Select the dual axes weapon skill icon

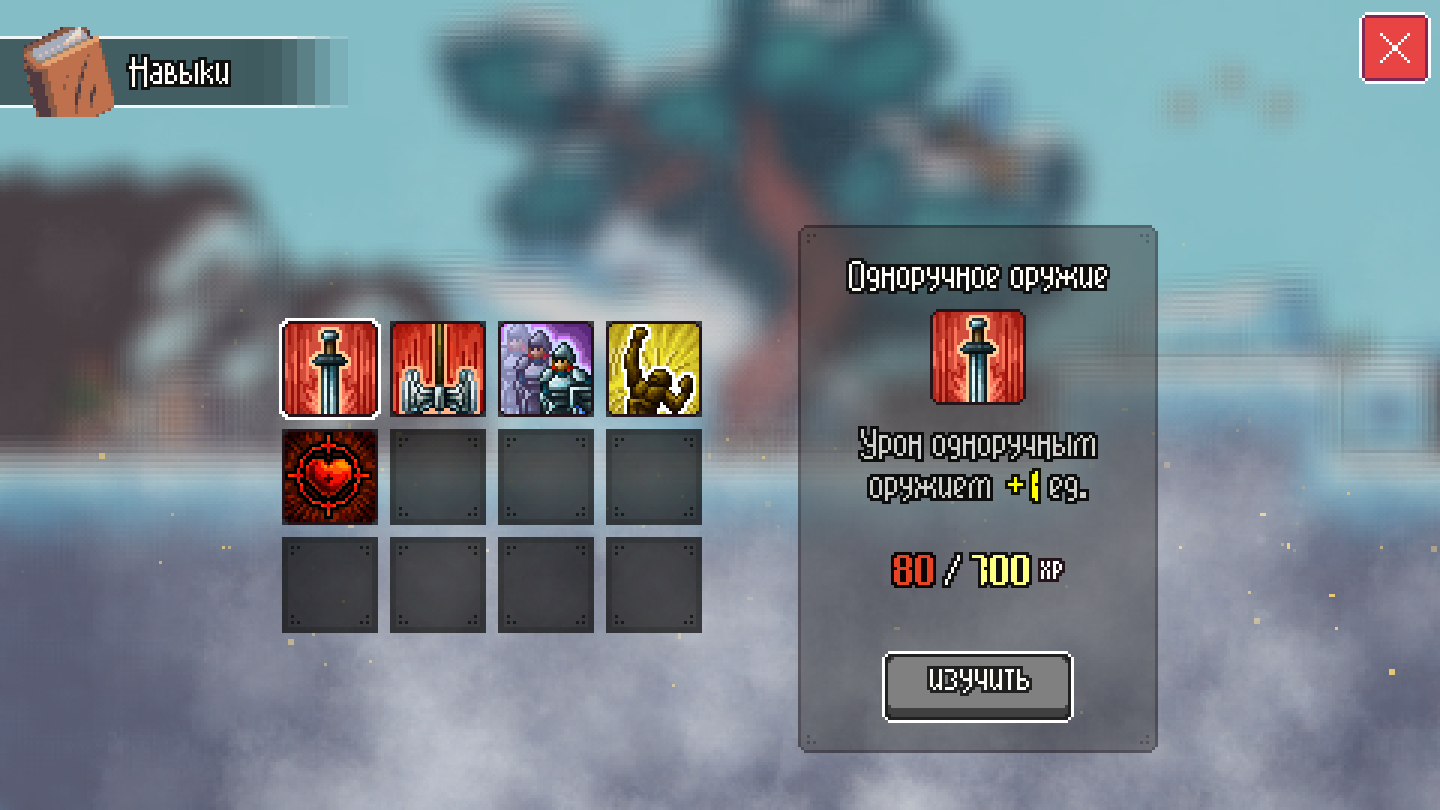437,368
